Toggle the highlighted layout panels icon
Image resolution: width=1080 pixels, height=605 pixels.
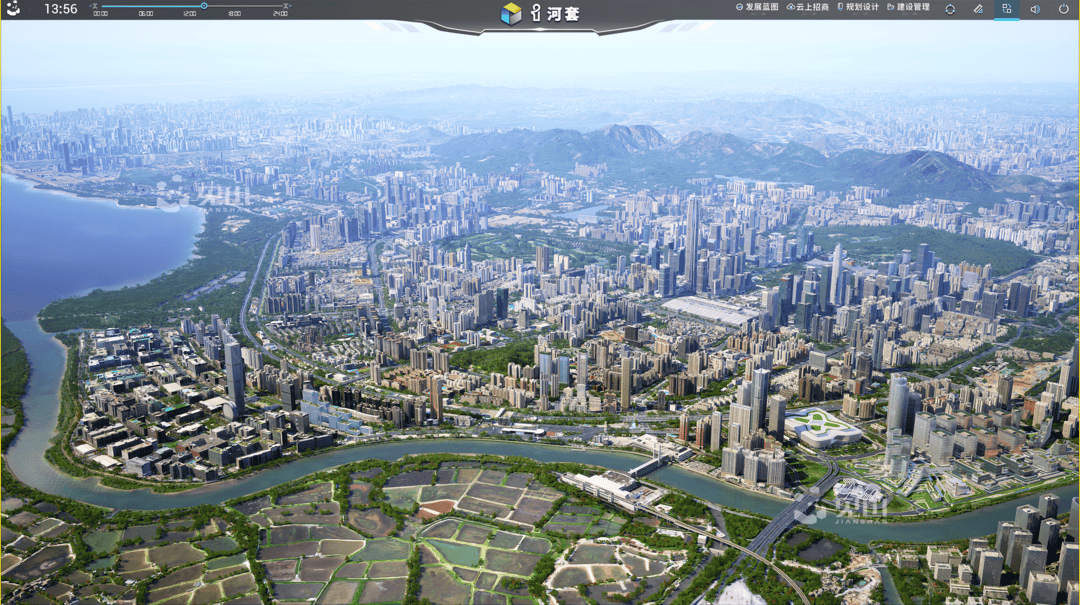(1006, 9)
